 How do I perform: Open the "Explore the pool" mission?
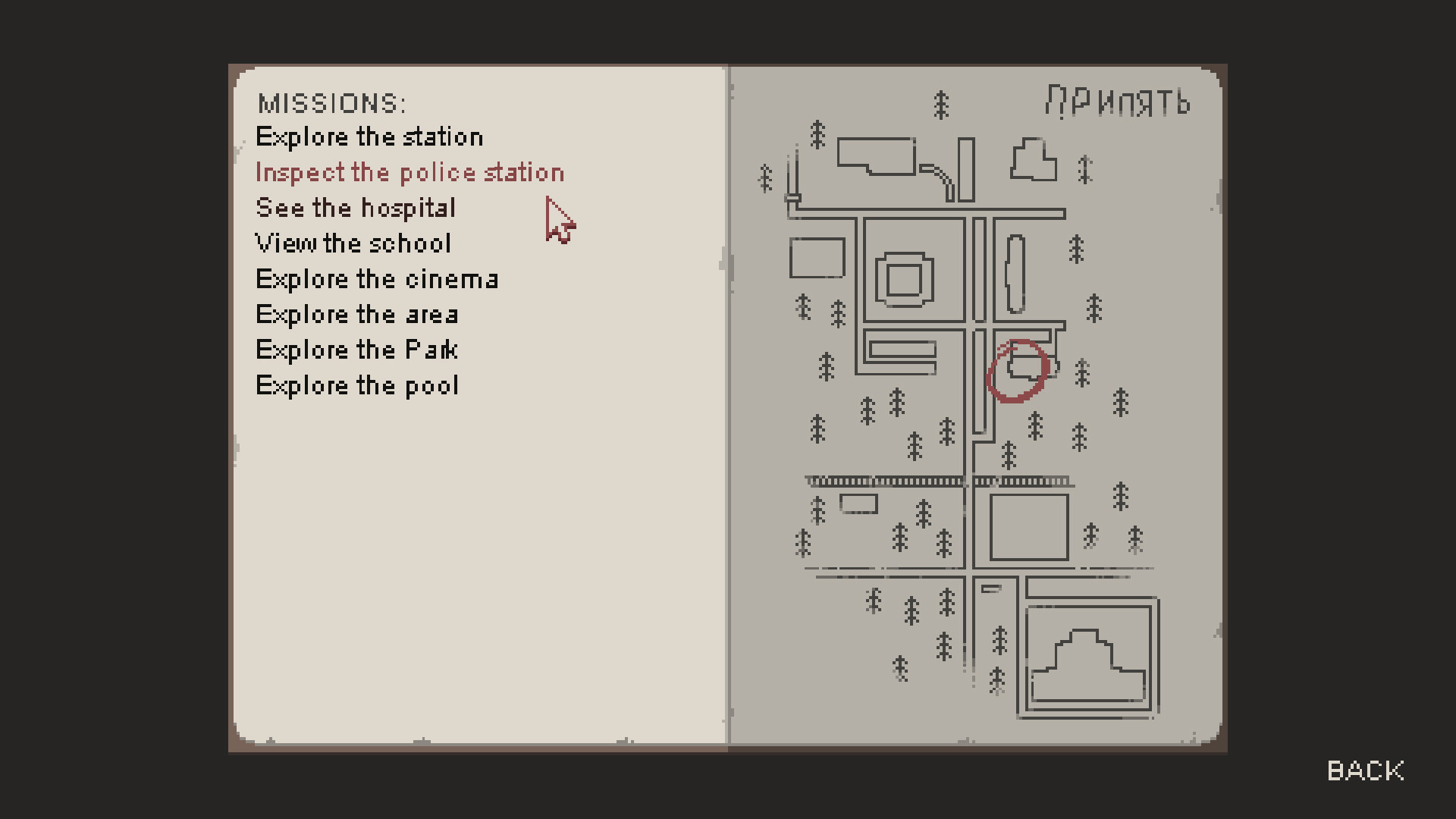pos(356,384)
